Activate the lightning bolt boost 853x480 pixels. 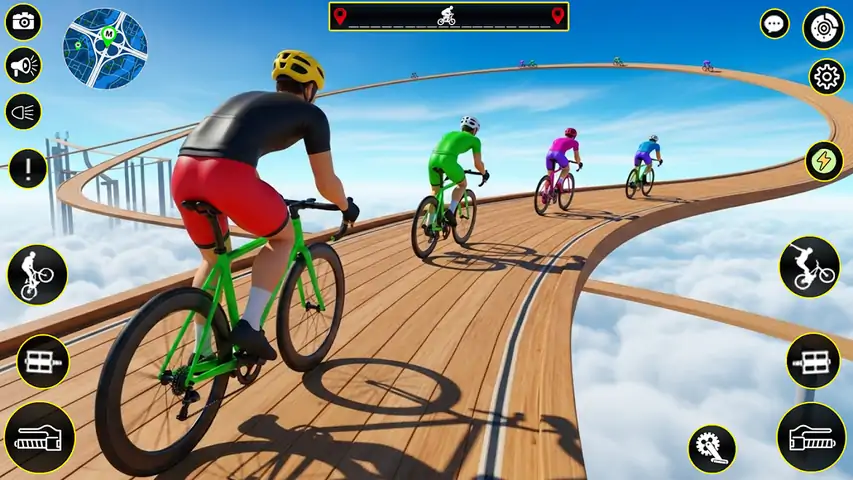coord(825,161)
